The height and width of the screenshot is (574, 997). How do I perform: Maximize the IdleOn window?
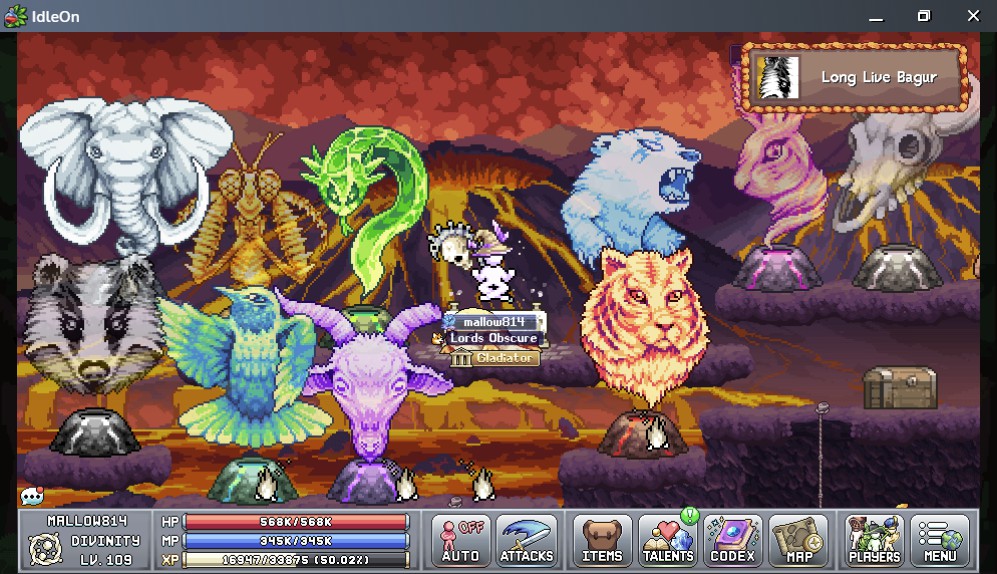(x=924, y=16)
